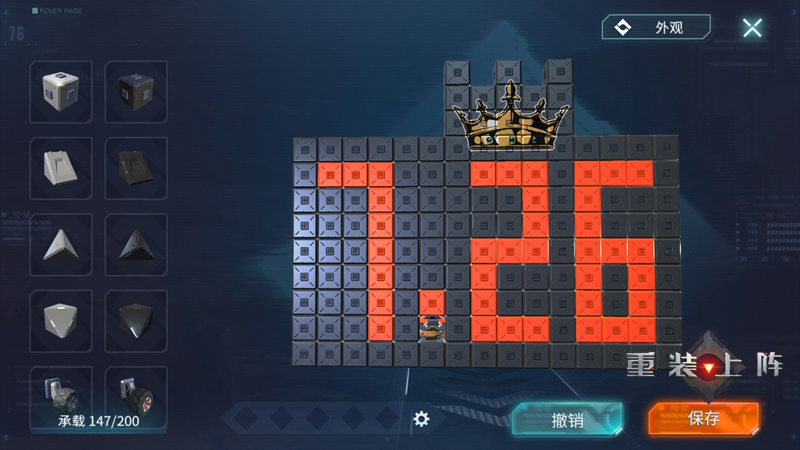Save the build with the 保存 button
This screenshot has width=800, height=450.
[703, 419]
